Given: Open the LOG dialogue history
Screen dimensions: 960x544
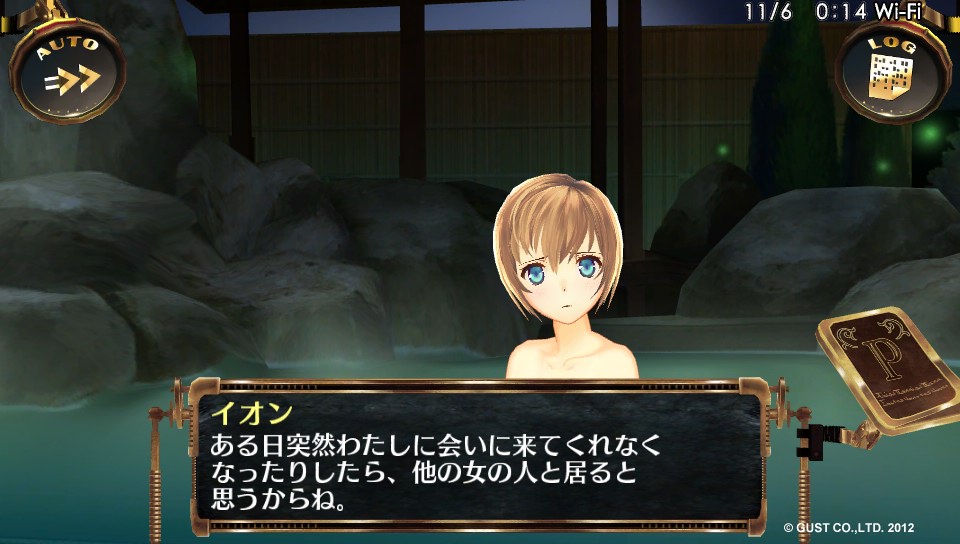Looking at the screenshot, I should pos(890,68).
